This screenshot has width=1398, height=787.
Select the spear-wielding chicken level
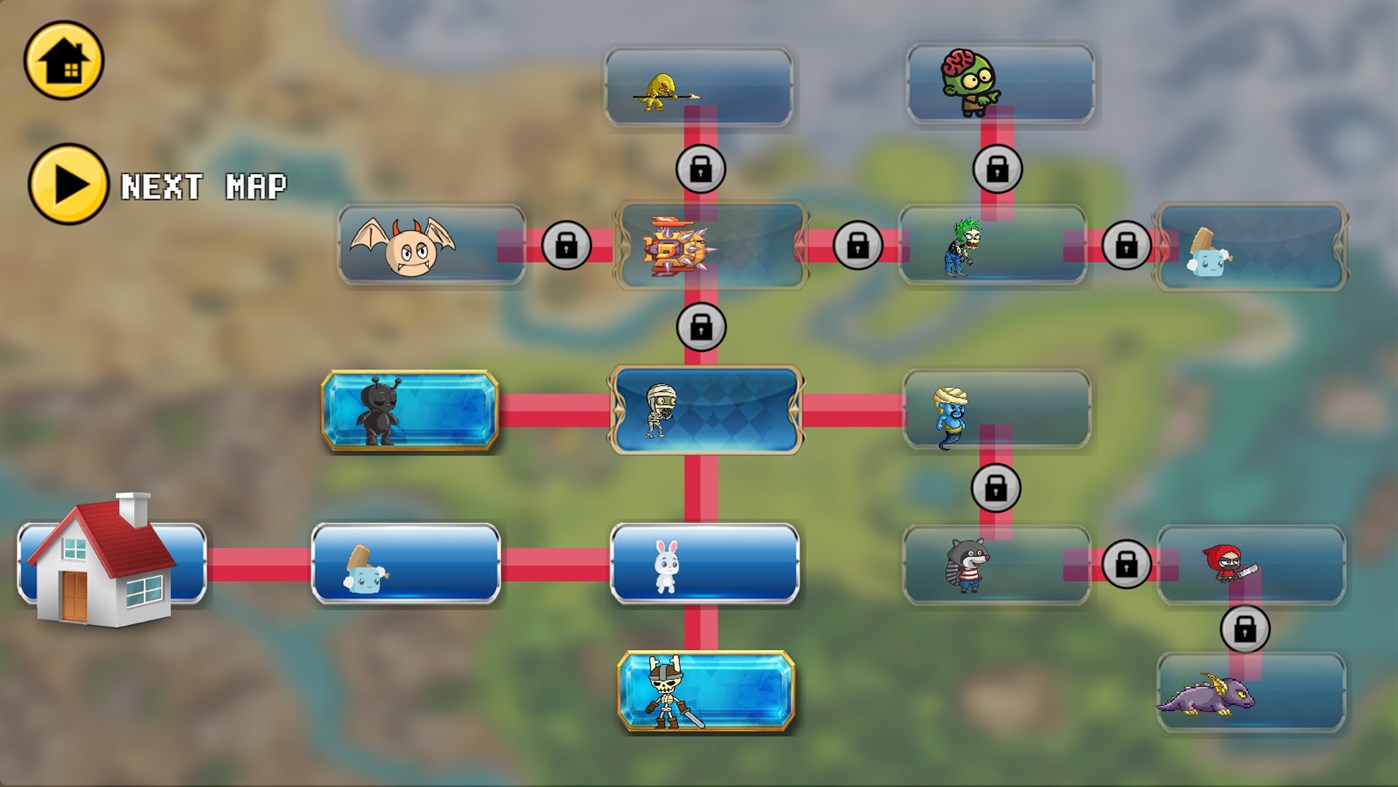(698, 86)
